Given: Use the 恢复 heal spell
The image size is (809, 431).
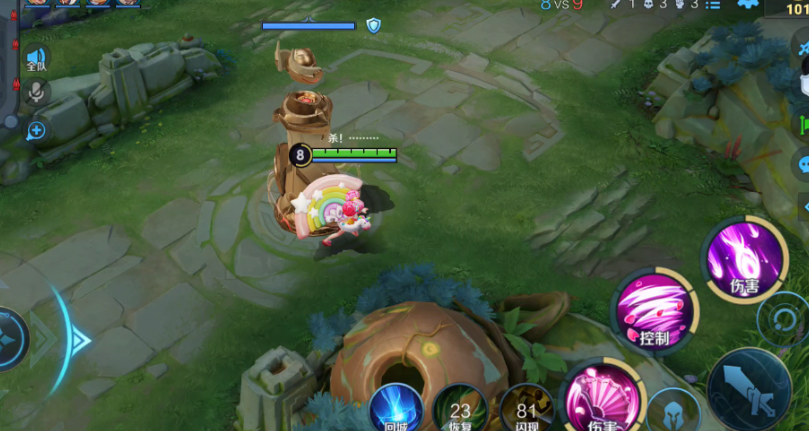Looking at the screenshot, I should [x=460, y=408].
